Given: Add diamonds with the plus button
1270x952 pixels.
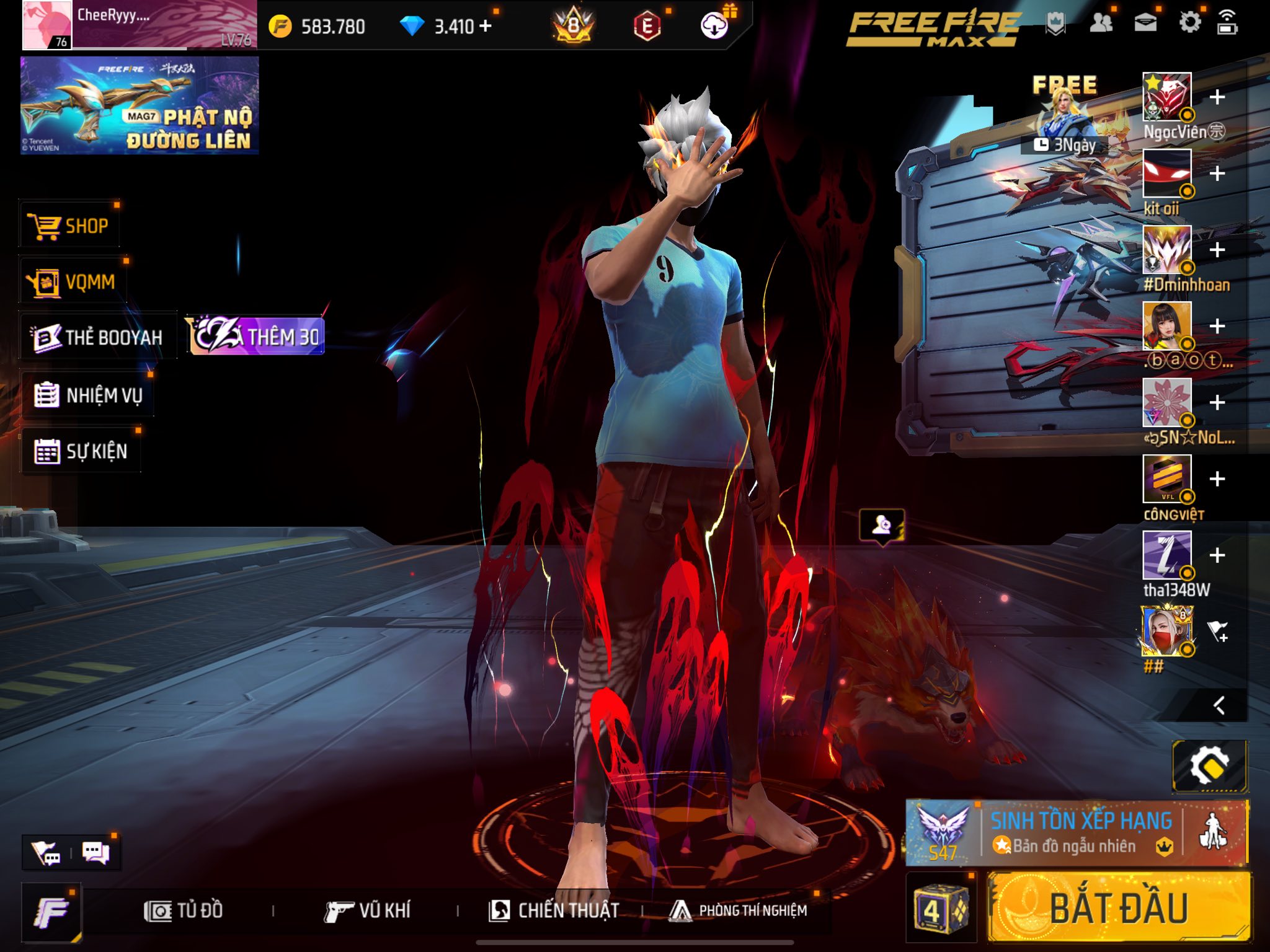Looking at the screenshot, I should point(486,26).
